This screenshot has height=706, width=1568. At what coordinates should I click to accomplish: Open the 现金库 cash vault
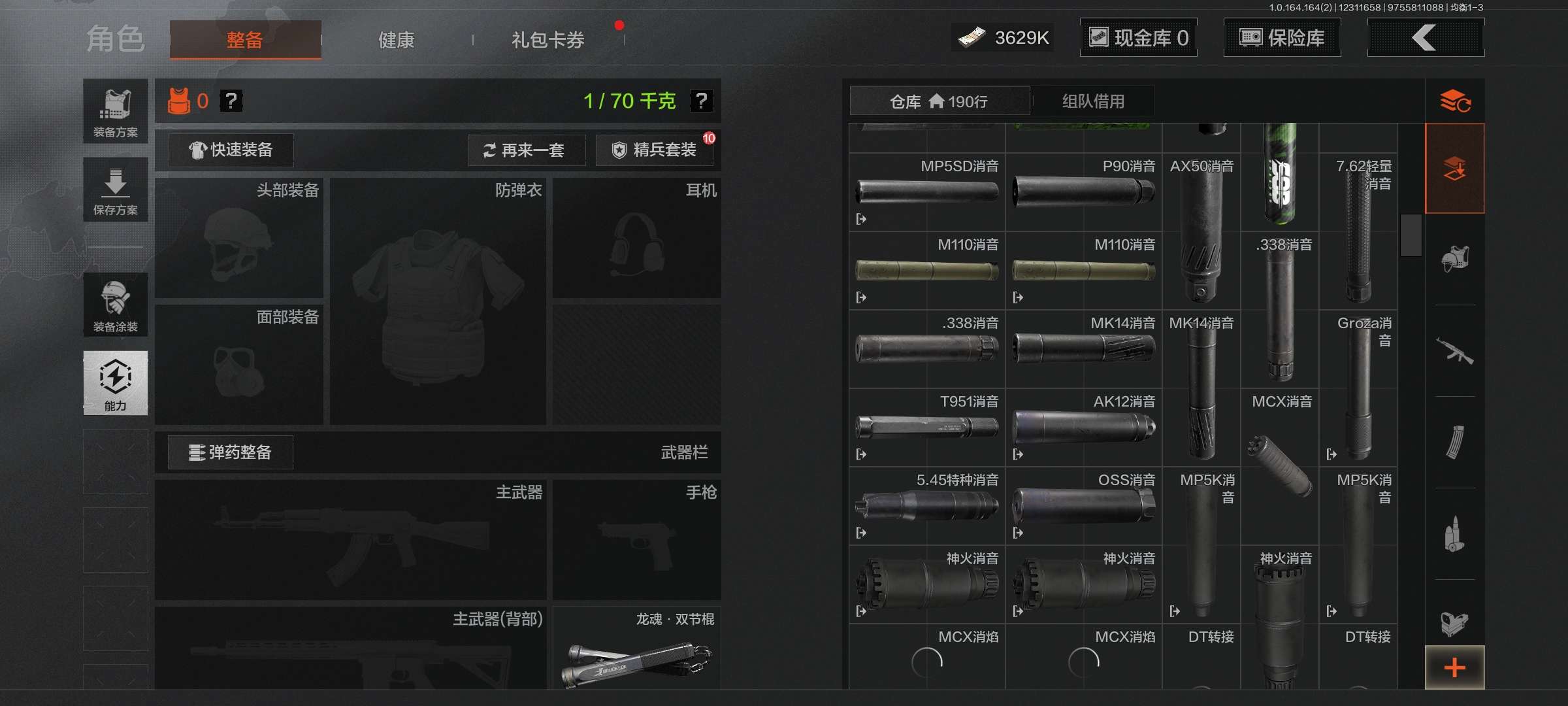tap(1138, 38)
